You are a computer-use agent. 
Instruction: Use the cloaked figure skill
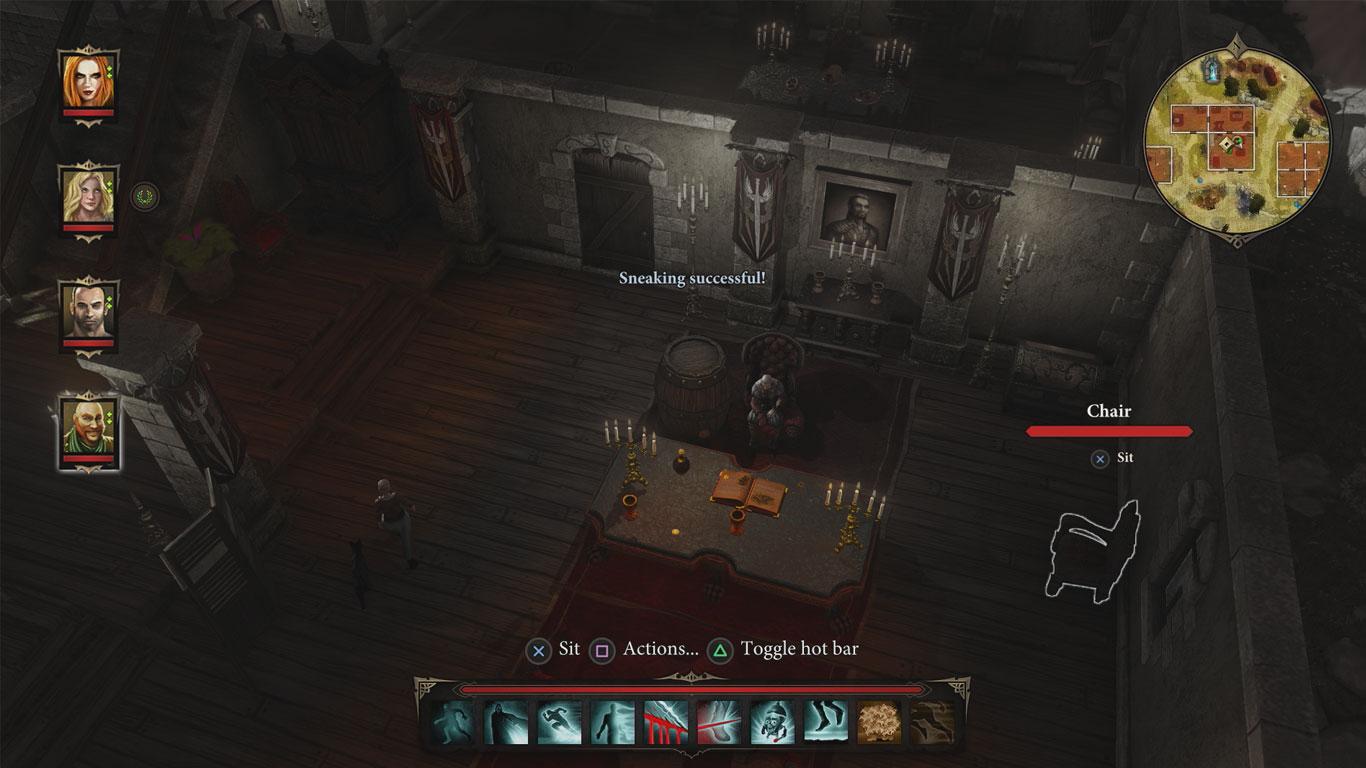506,722
